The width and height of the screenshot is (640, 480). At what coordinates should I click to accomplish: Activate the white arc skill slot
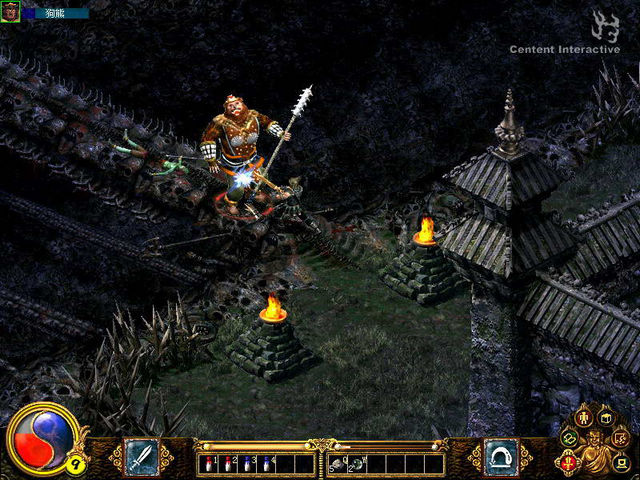pos(500,456)
